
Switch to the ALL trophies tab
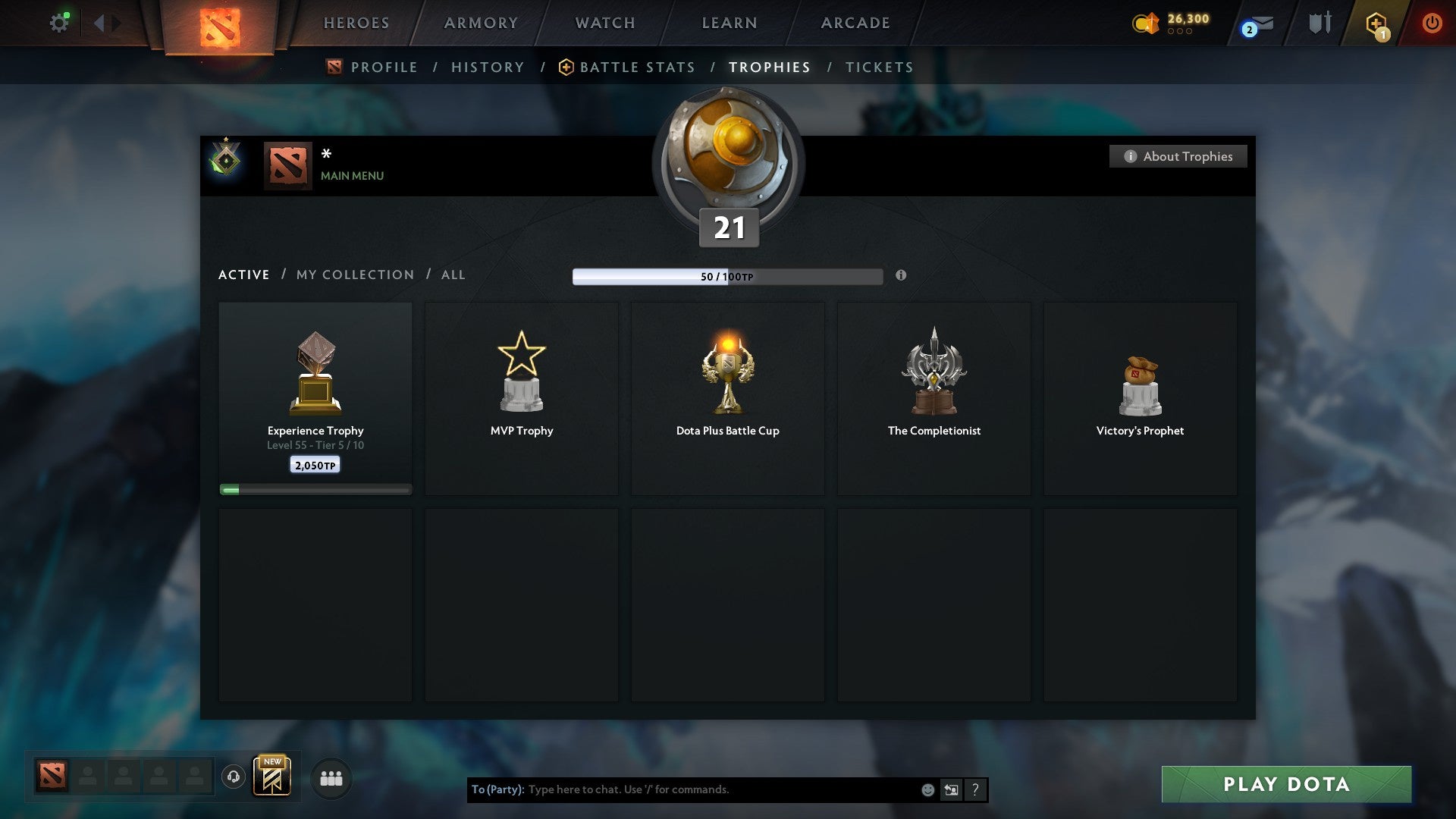[453, 275]
